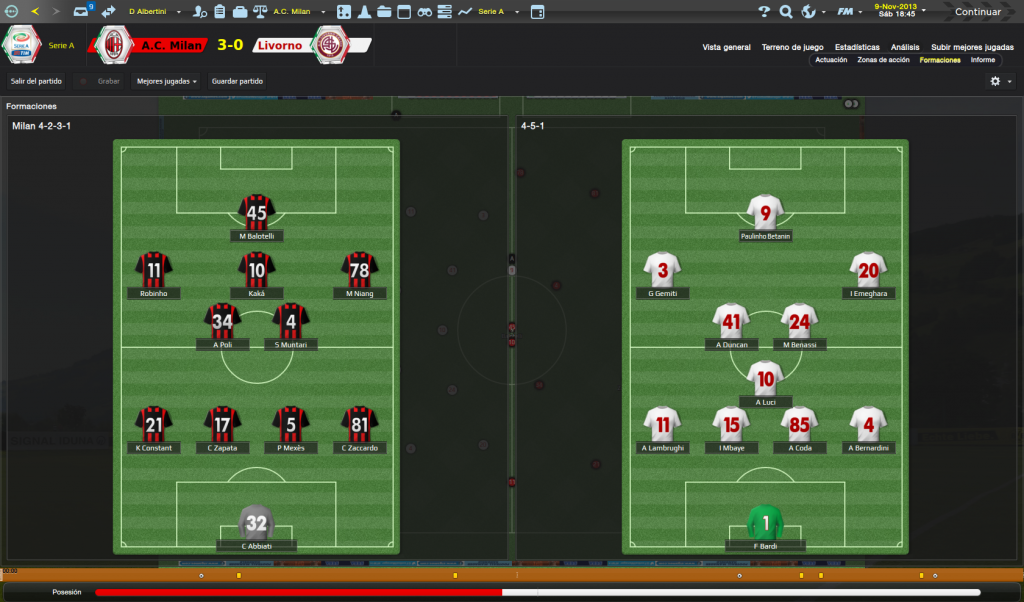The image size is (1024, 602).
Task: Switch to the Vista general tab
Action: [726, 47]
